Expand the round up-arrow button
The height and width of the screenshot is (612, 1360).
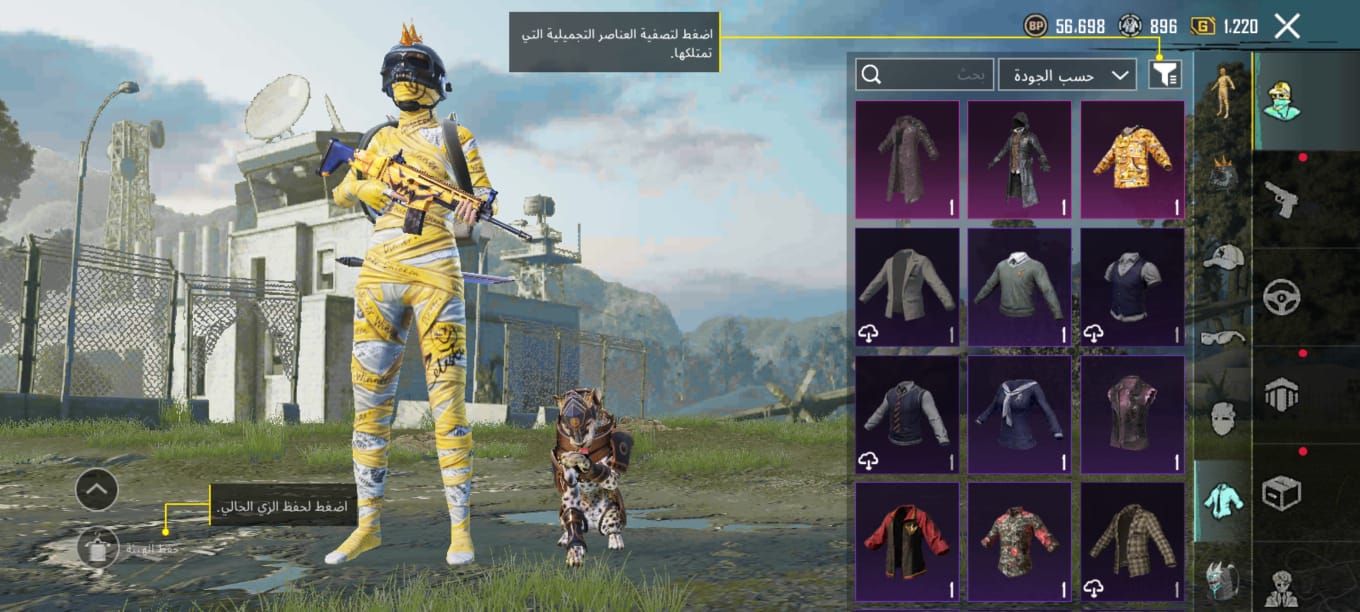(97, 489)
